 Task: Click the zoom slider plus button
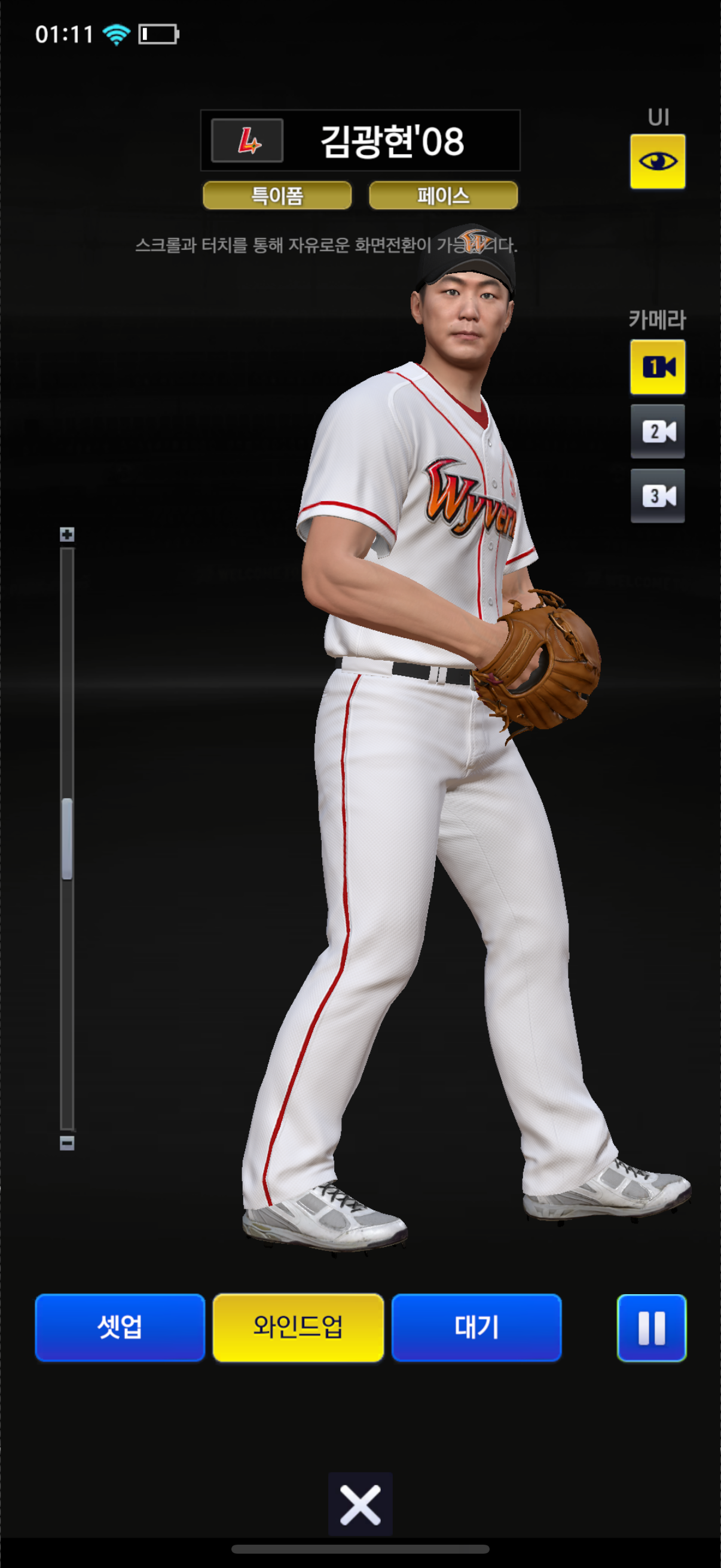pyautogui.click(x=67, y=535)
